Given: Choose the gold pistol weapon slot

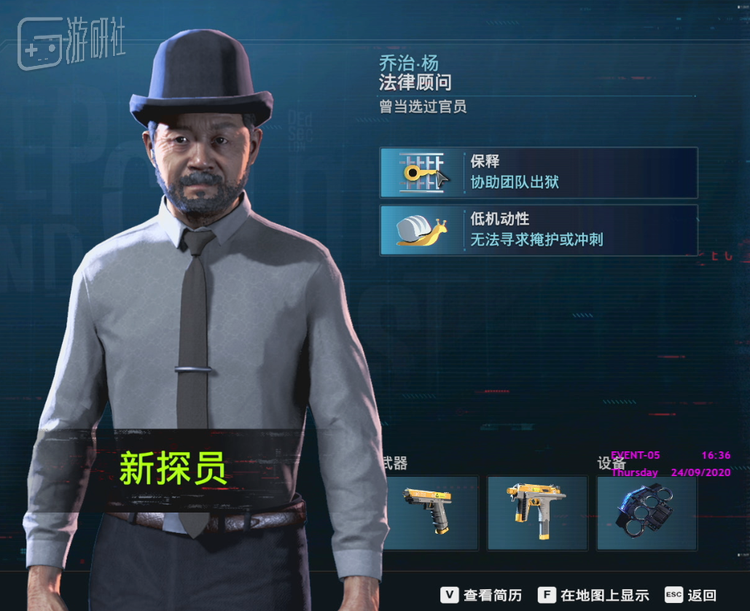Looking at the screenshot, I should 429,512.
